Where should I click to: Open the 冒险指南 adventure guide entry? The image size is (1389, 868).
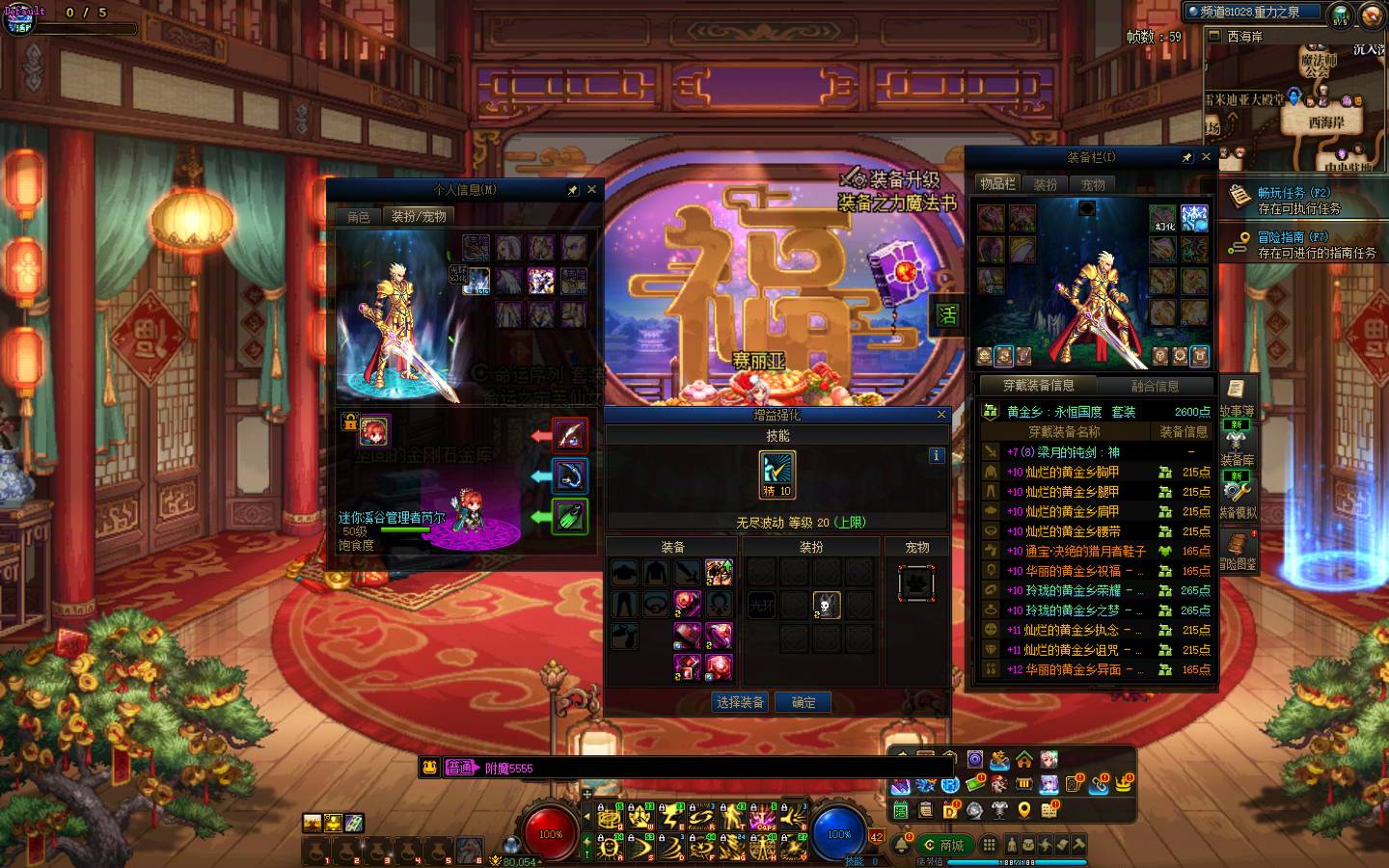point(1297,245)
